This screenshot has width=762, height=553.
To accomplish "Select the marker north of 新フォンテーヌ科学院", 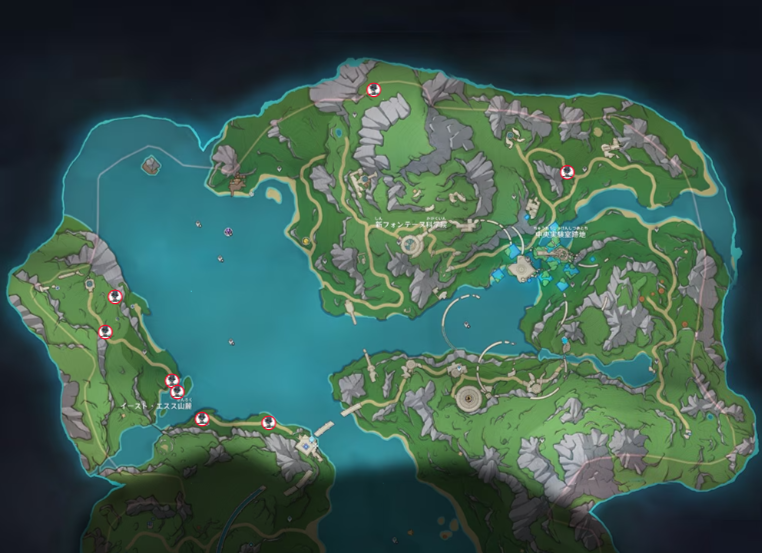I will point(373,89).
